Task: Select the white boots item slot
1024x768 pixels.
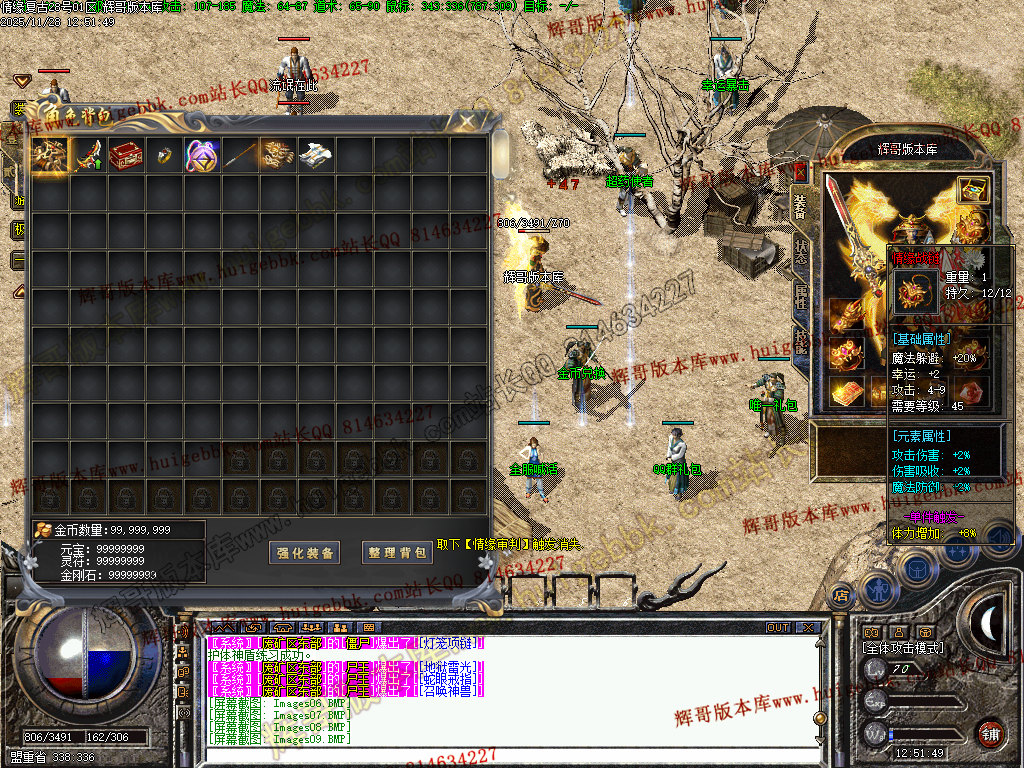Action: [x=316, y=155]
